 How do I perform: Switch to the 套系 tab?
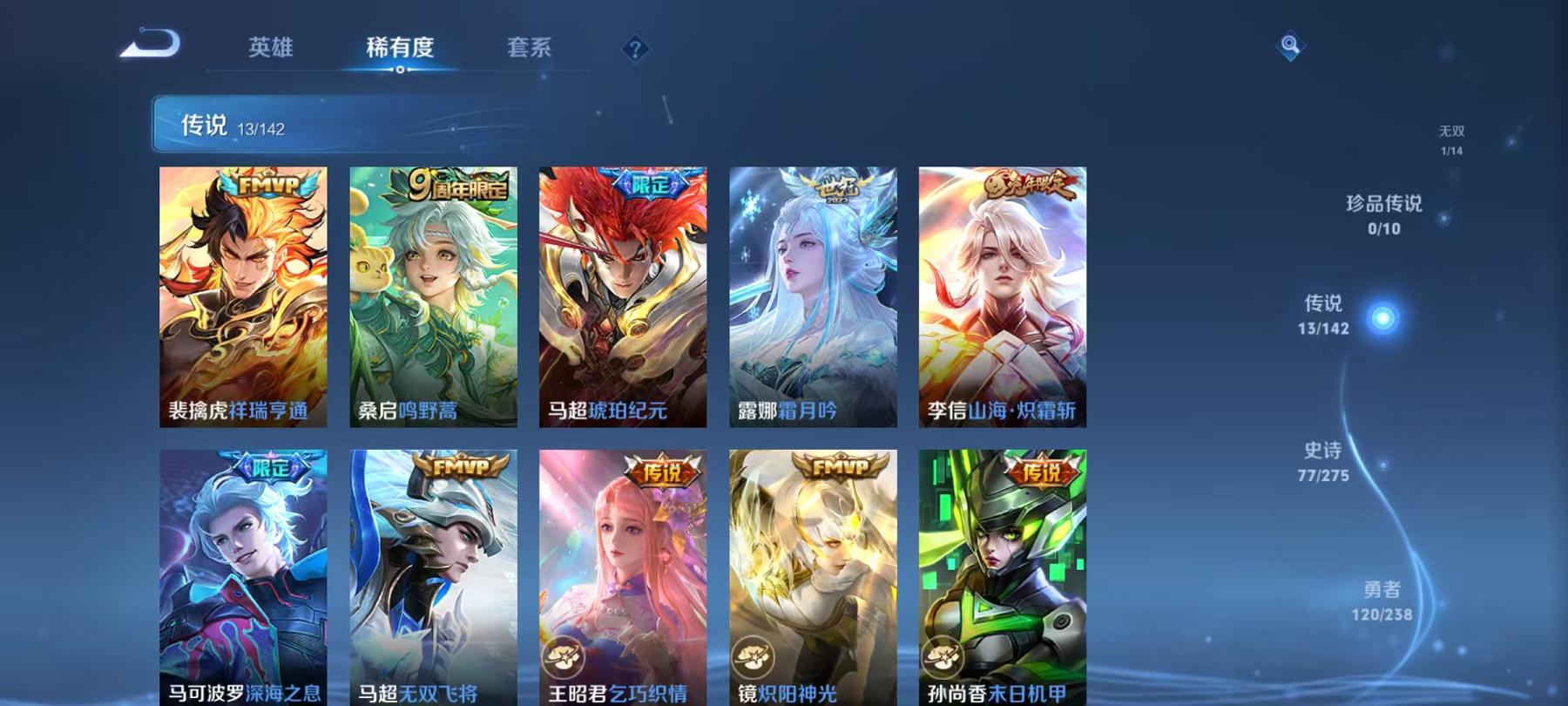click(531, 50)
